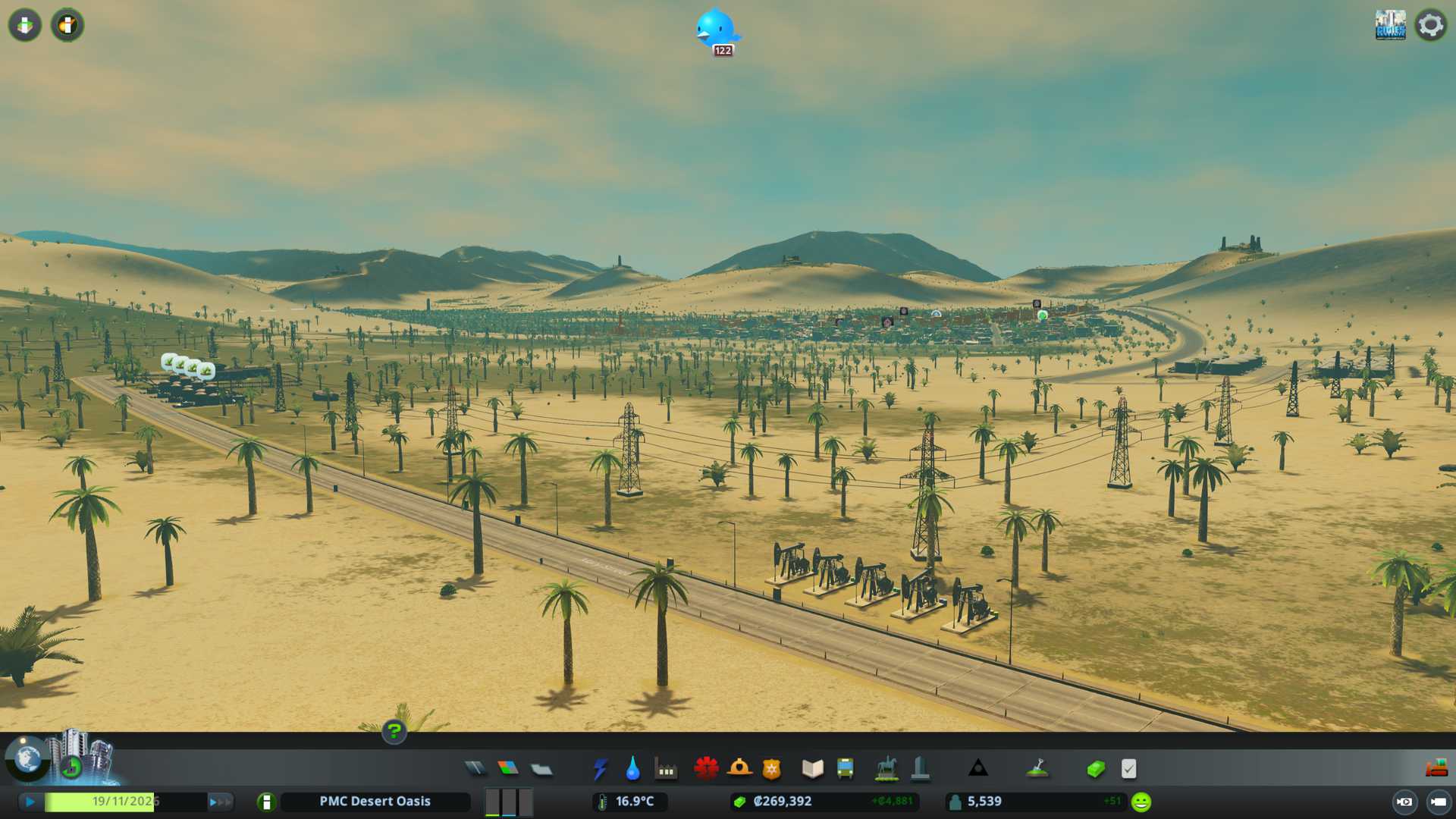Select the Electricity lightning bolt menu
The height and width of the screenshot is (819, 1456).
(x=600, y=769)
